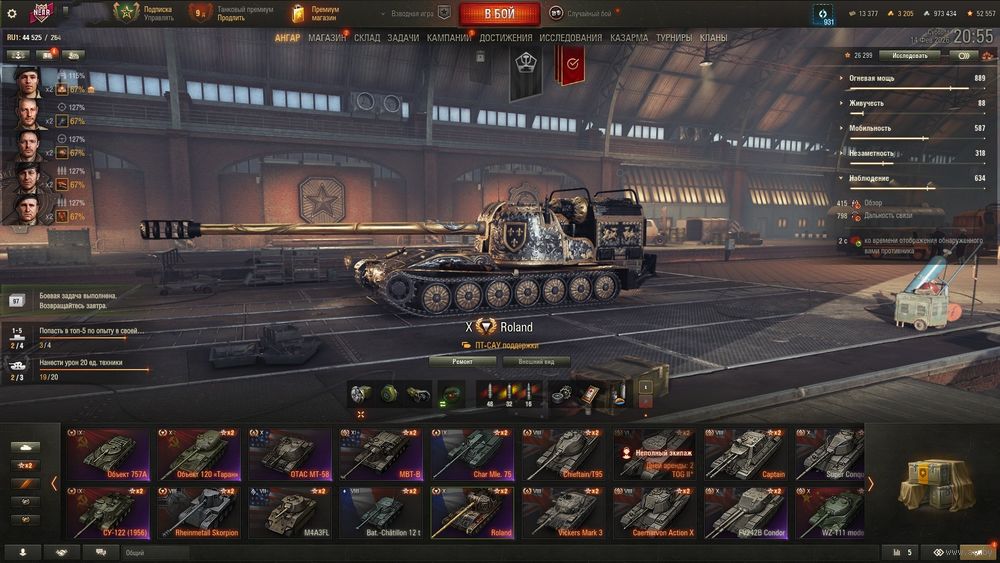
Task: Open the Случайный бой battle mode selector
Action: pos(590,14)
